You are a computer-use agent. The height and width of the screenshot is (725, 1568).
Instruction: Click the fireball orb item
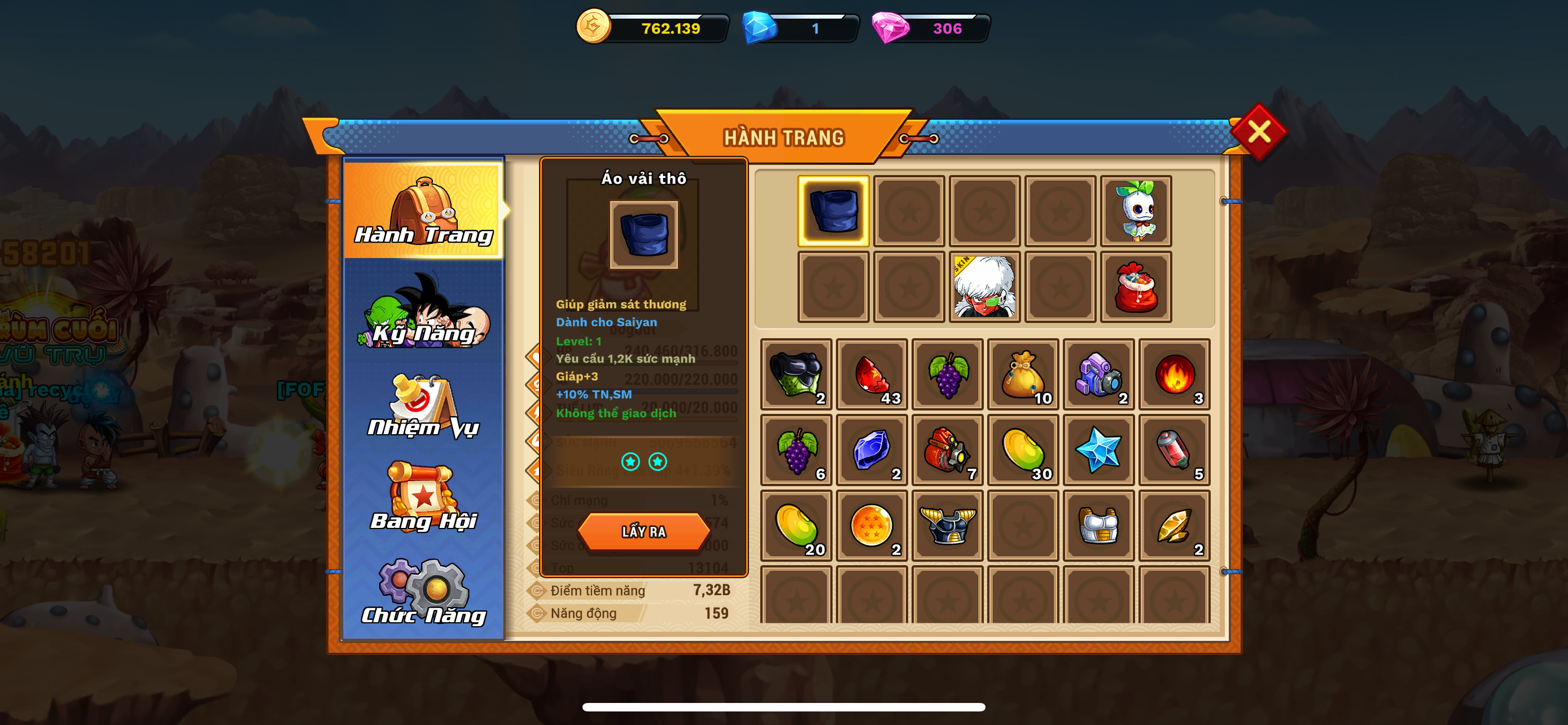pos(1174,374)
